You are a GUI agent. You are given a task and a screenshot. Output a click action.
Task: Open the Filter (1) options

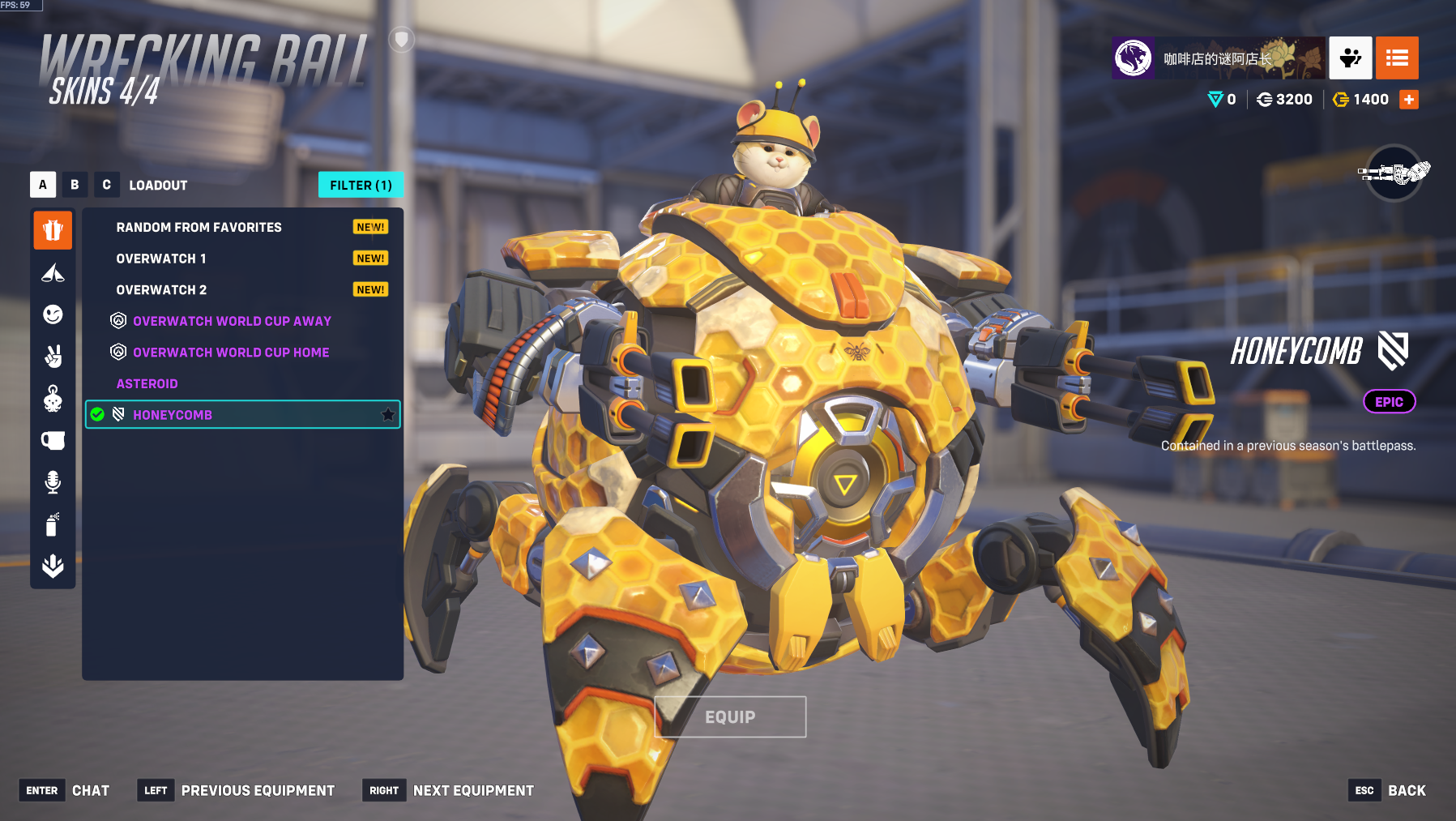coord(361,185)
